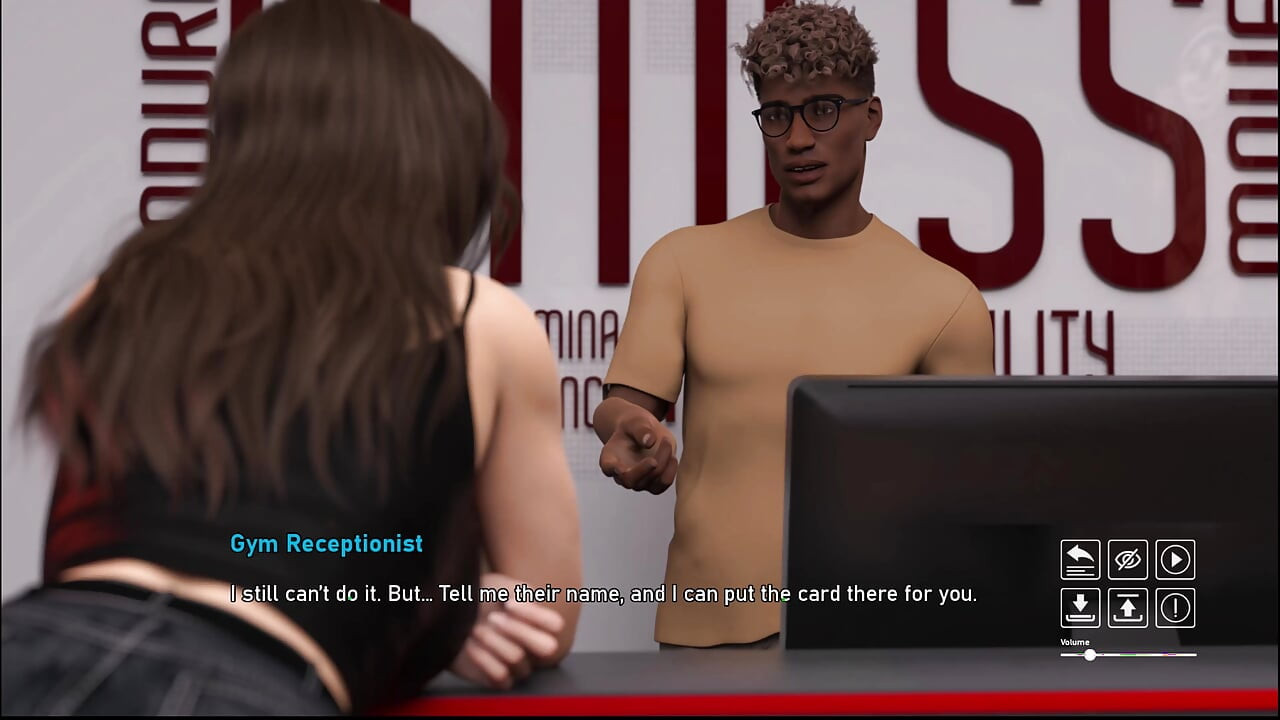
Task: Load a save with the upload-arrow icon
Action: [x=1128, y=608]
